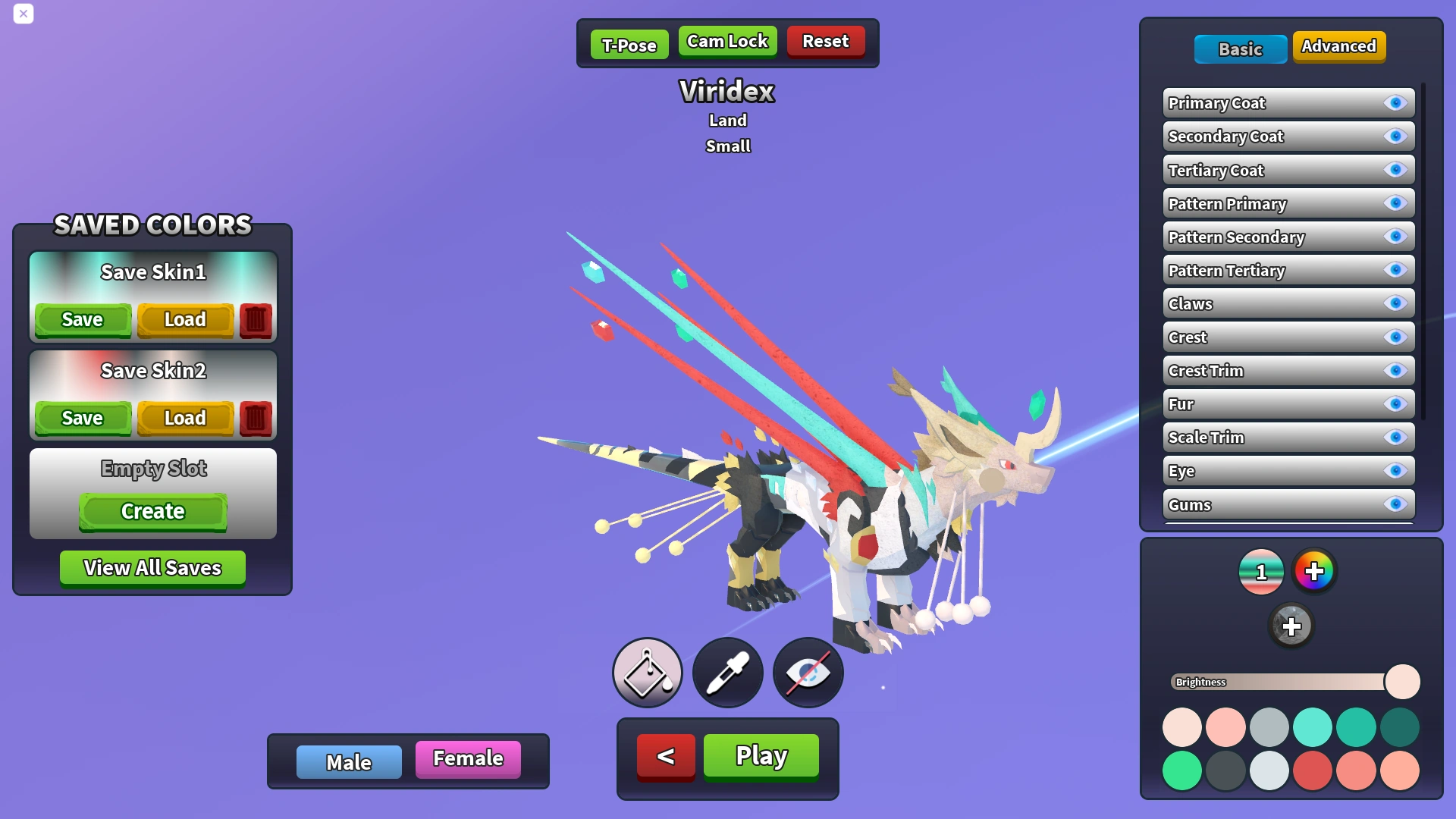Click the crossed-out eye icon below the creature
This screenshot has width=1456, height=819.
[x=807, y=672]
